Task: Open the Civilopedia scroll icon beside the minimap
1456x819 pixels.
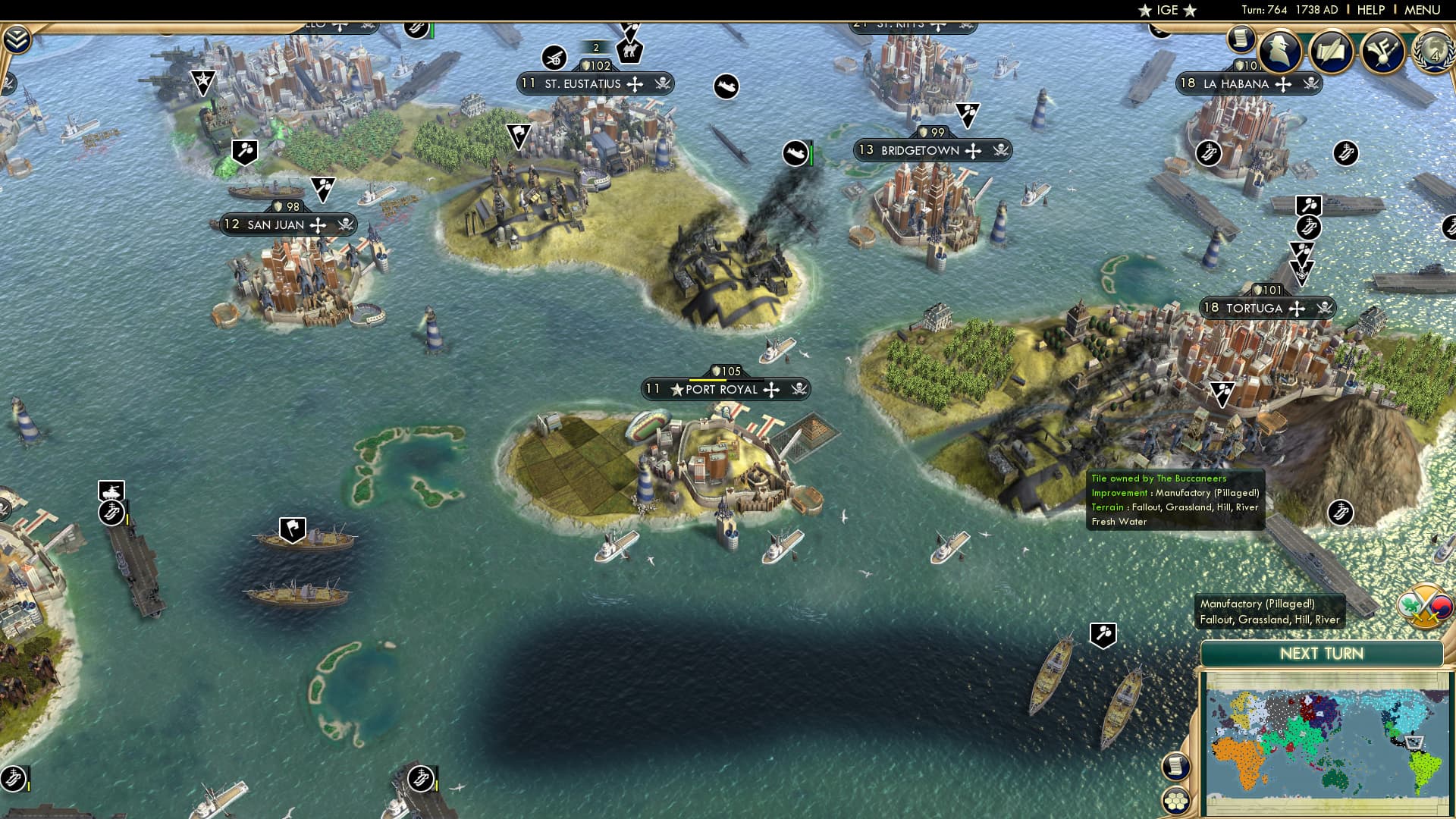Action: click(1175, 767)
